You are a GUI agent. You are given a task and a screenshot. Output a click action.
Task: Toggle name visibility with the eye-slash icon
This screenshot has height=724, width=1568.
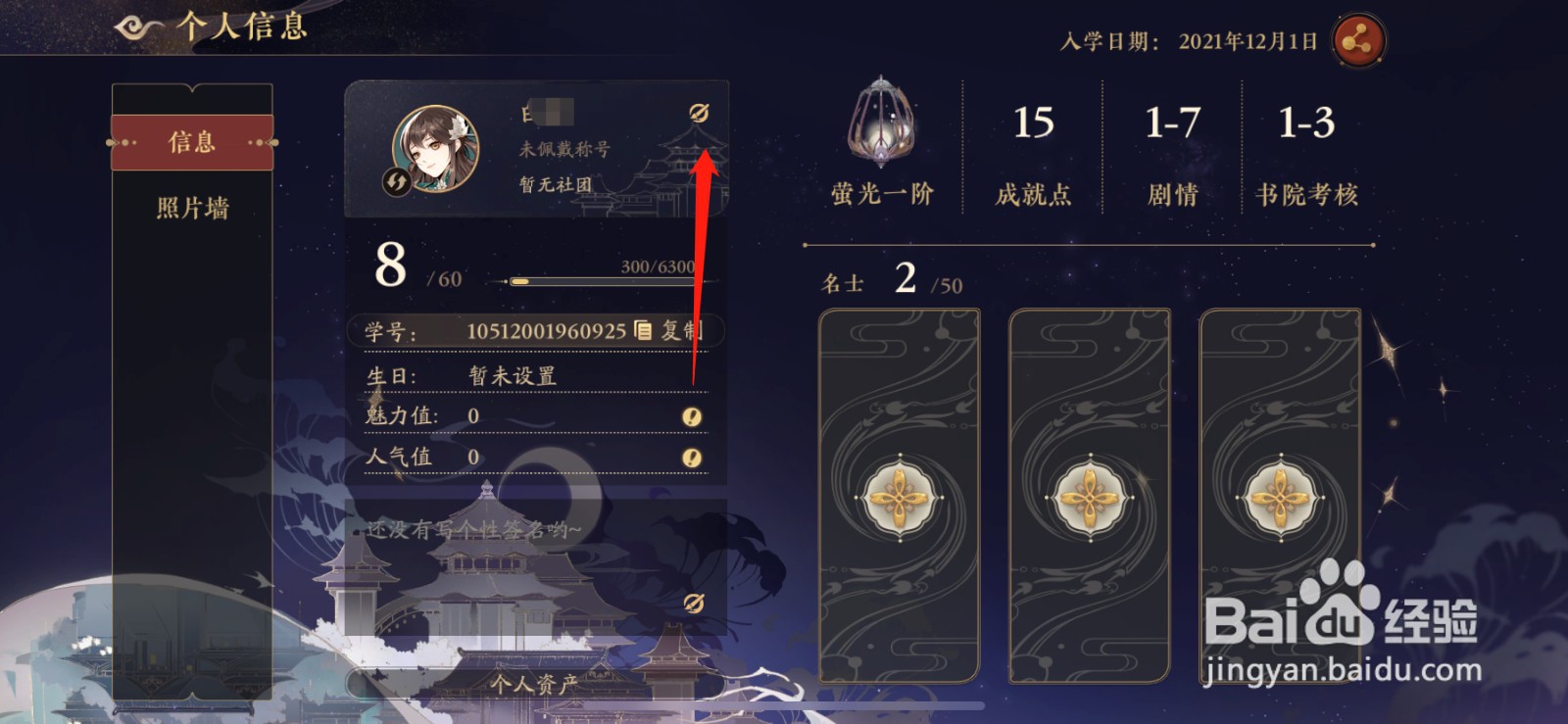[698, 113]
